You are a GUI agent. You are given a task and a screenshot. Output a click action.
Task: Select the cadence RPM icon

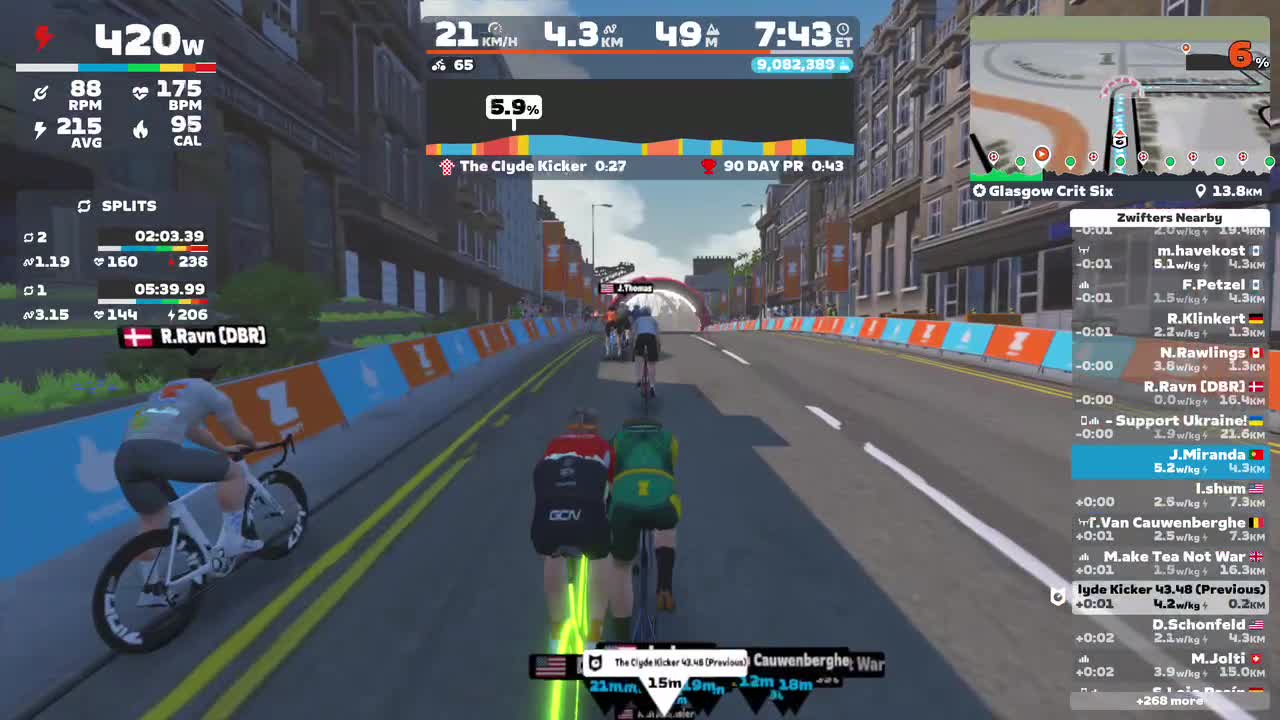[40, 92]
